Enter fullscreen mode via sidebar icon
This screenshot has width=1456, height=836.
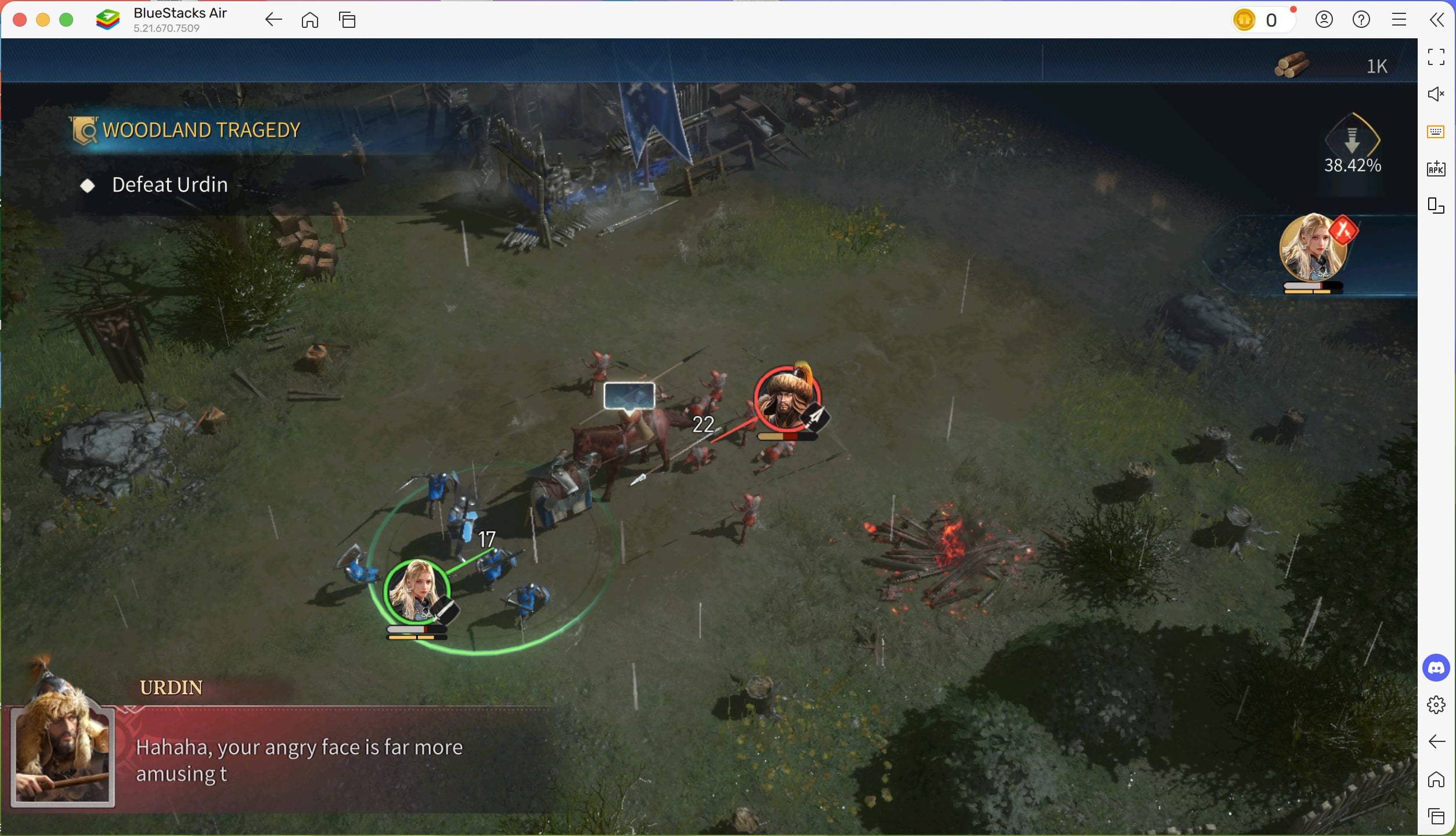[x=1436, y=56]
